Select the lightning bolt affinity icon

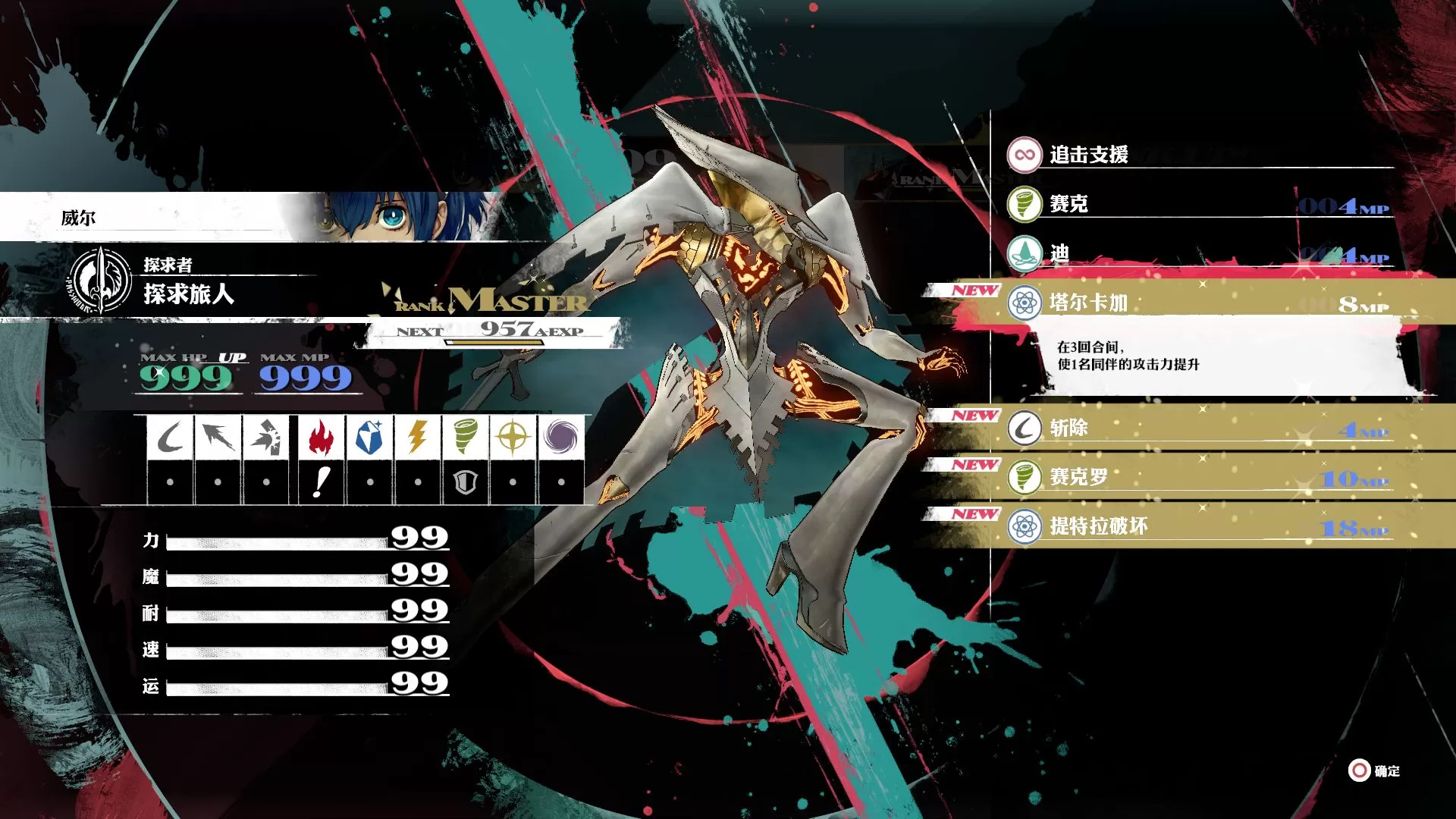click(x=417, y=438)
